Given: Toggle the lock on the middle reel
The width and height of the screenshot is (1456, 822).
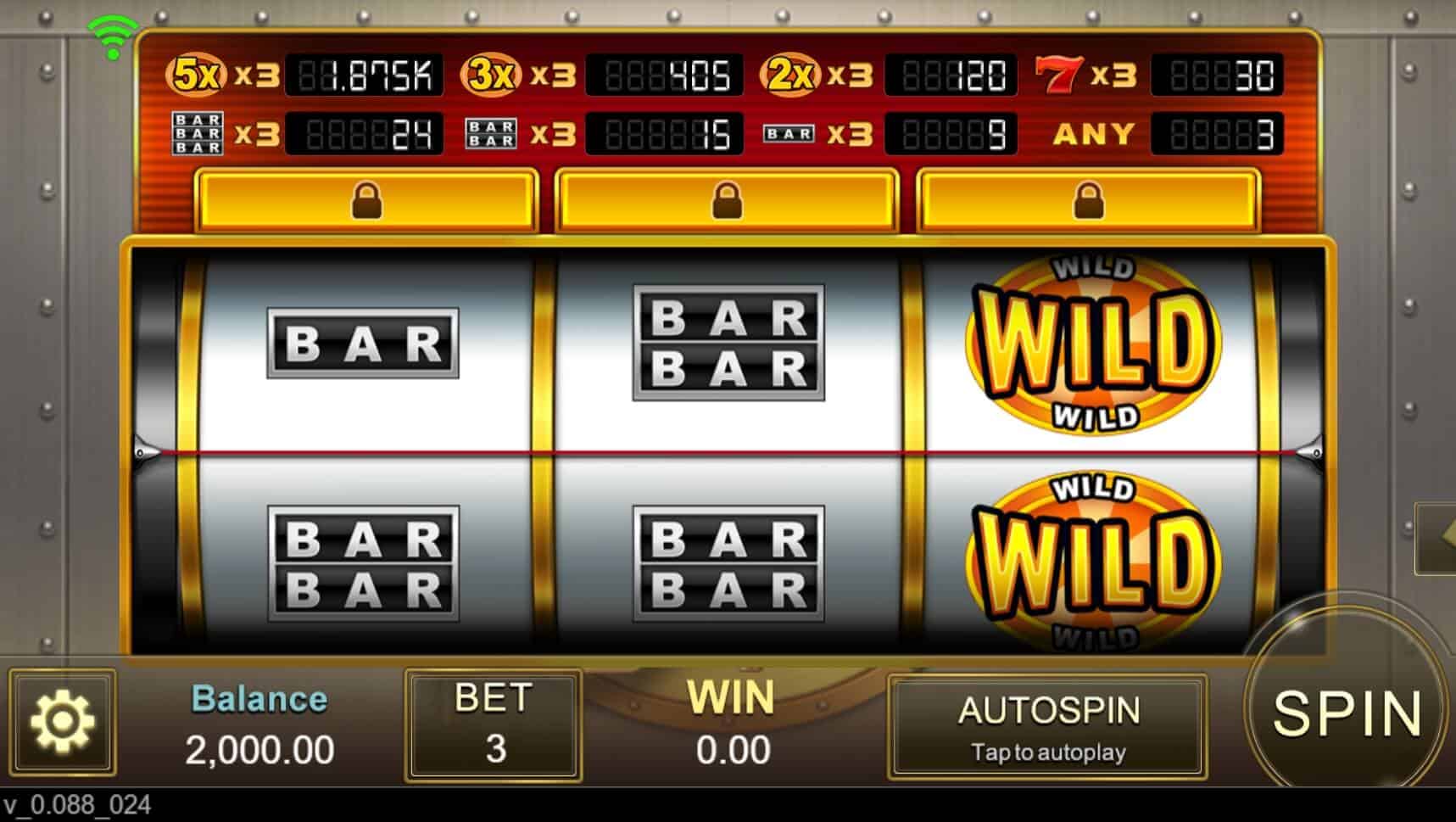Looking at the screenshot, I should point(727,199).
